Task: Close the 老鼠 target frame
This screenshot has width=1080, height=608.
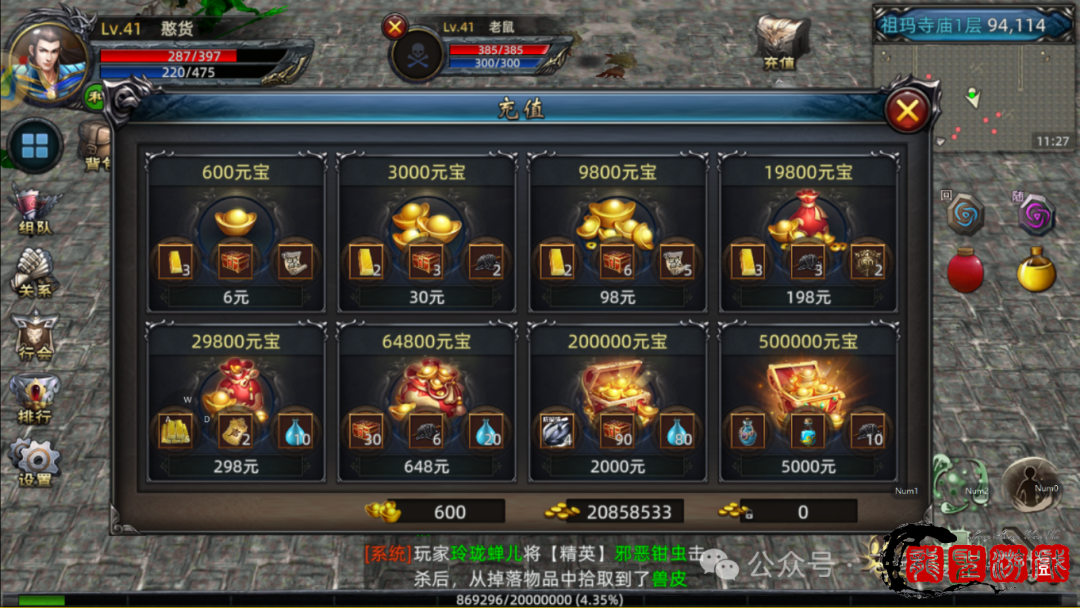Action: [x=396, y=27]
